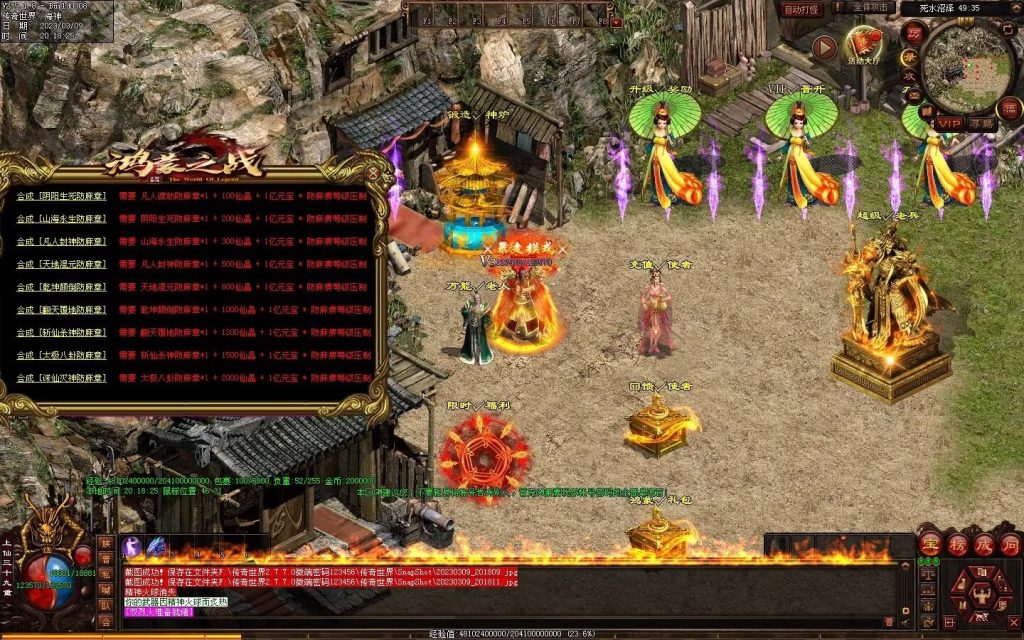The width and height of the screenshot is (1024, 640).
Task: Select 合成【乾坤颠倒防麻章】 recipe
Action: (61, 288)
